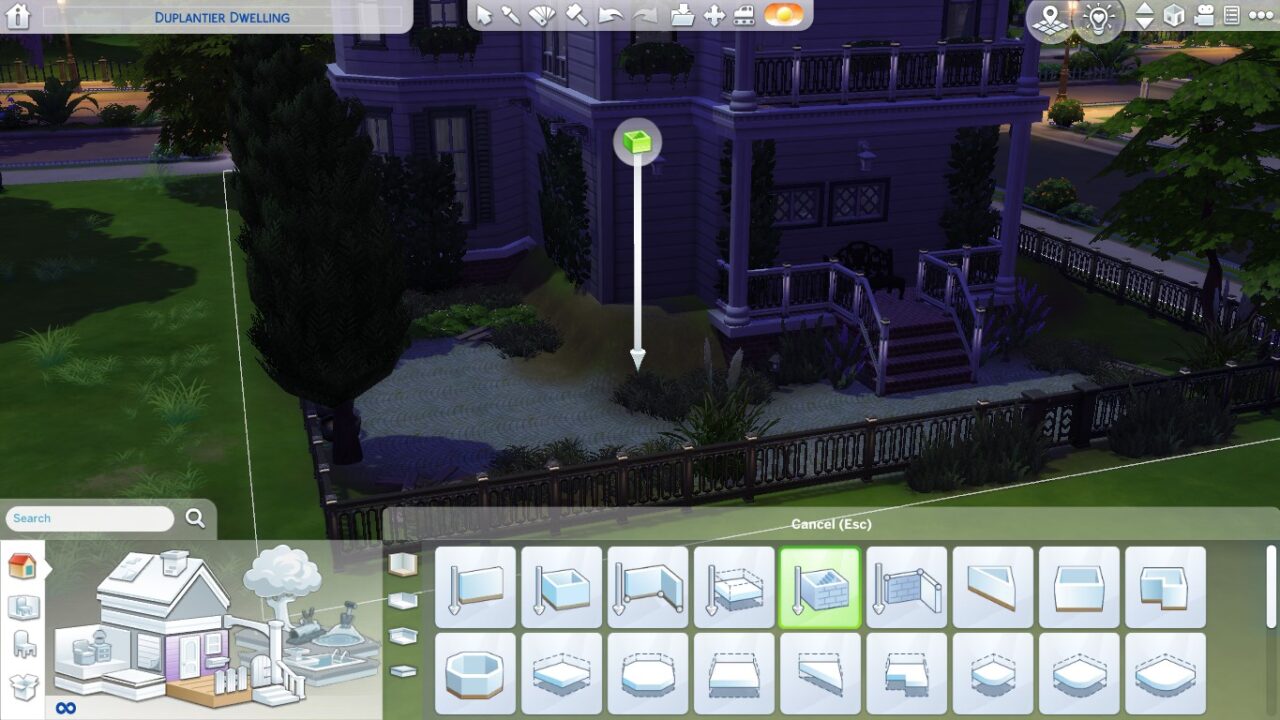The width and height of the screenshot is (1280, 720).
Task: Open the Bulldoze lot tool
Action: click(x=743, y=14)
